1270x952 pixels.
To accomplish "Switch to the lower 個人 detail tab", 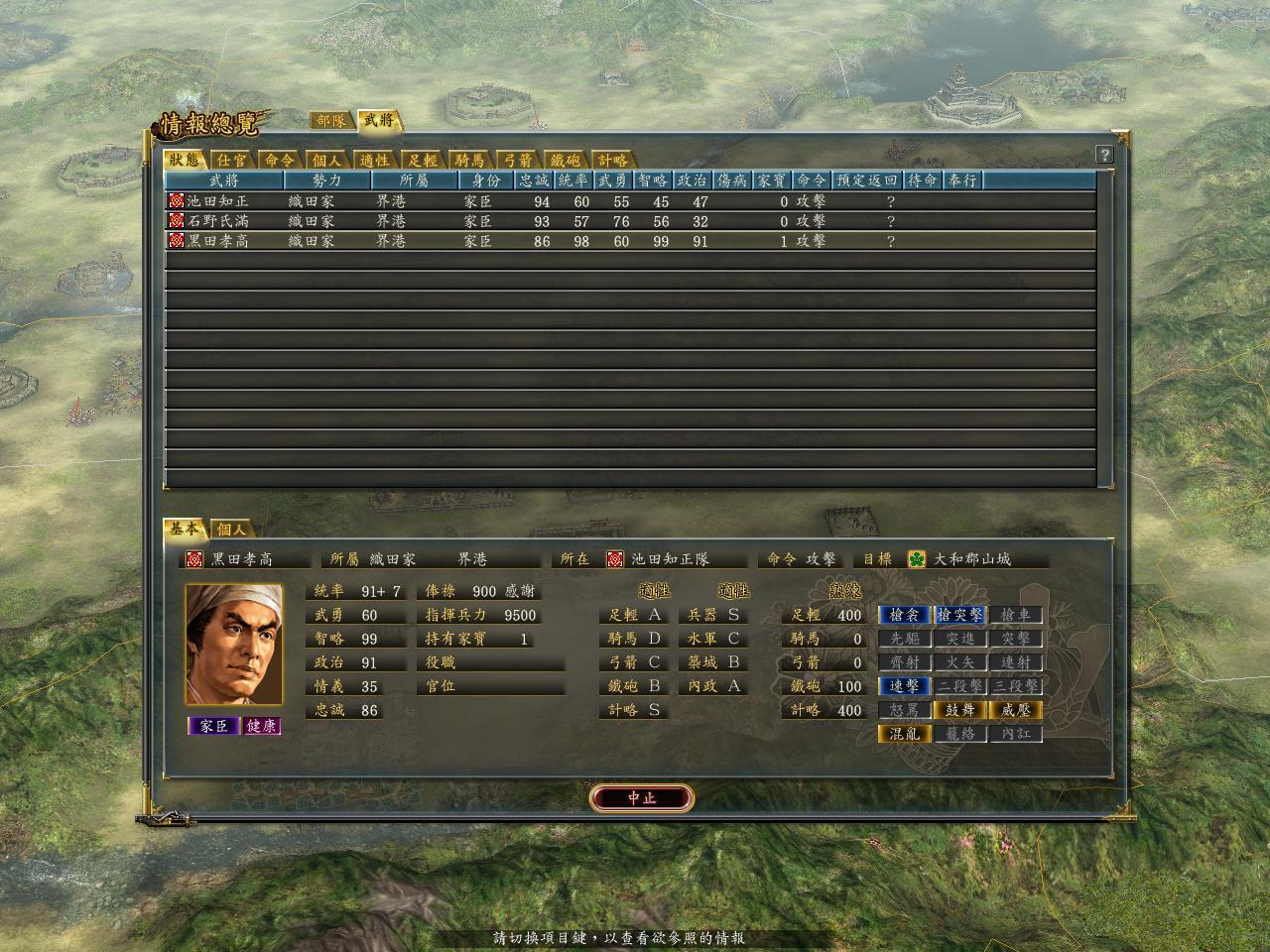I will point(231,530).
